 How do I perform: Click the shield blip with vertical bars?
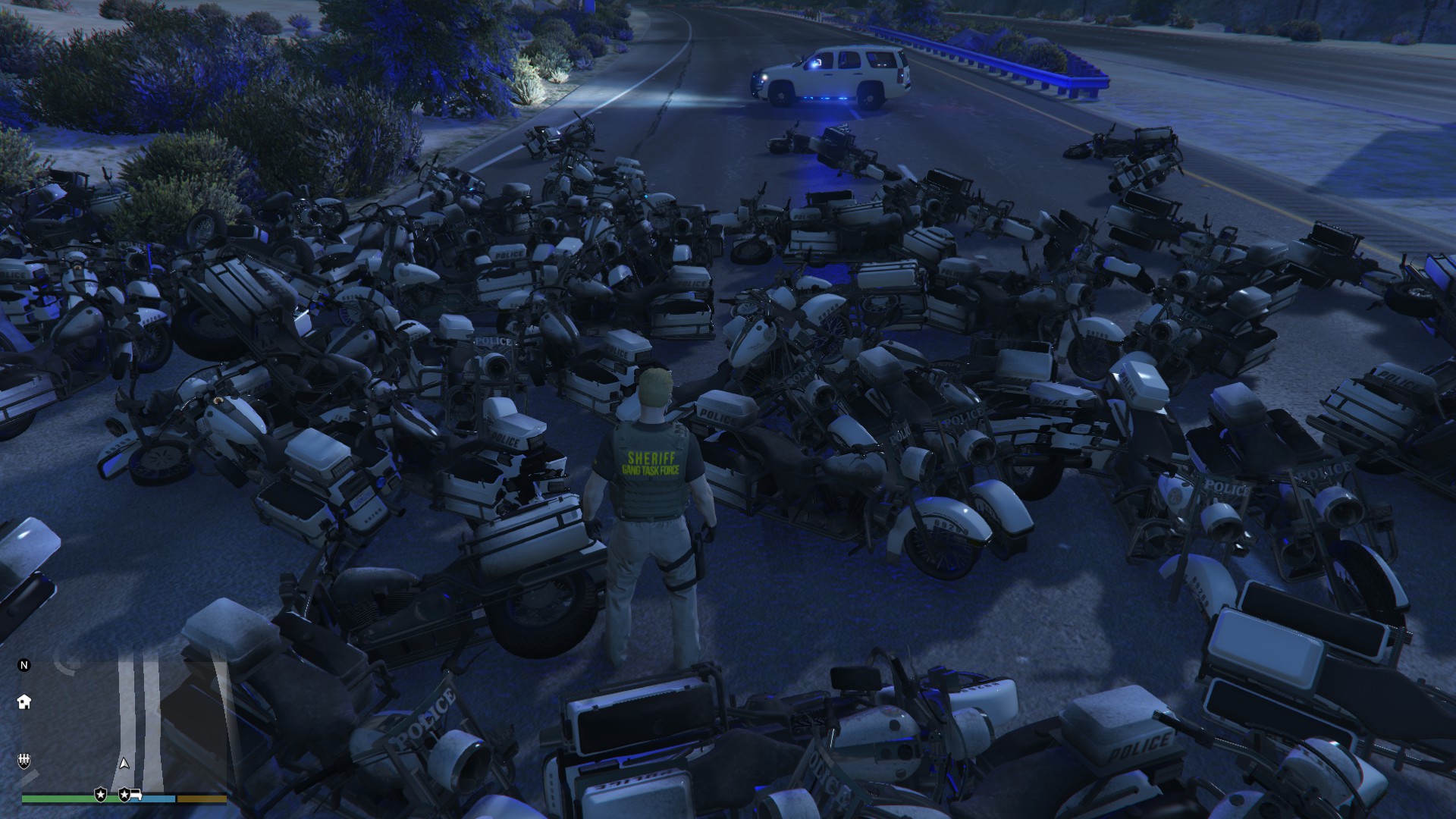click(x=24, y=760)
